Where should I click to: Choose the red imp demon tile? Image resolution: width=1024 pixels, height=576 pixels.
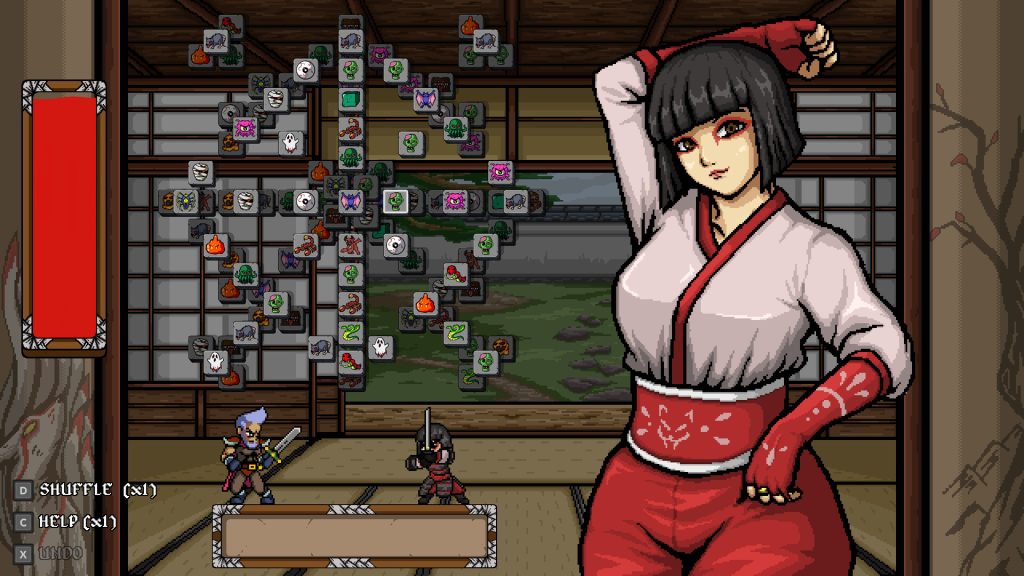(352, 243)
